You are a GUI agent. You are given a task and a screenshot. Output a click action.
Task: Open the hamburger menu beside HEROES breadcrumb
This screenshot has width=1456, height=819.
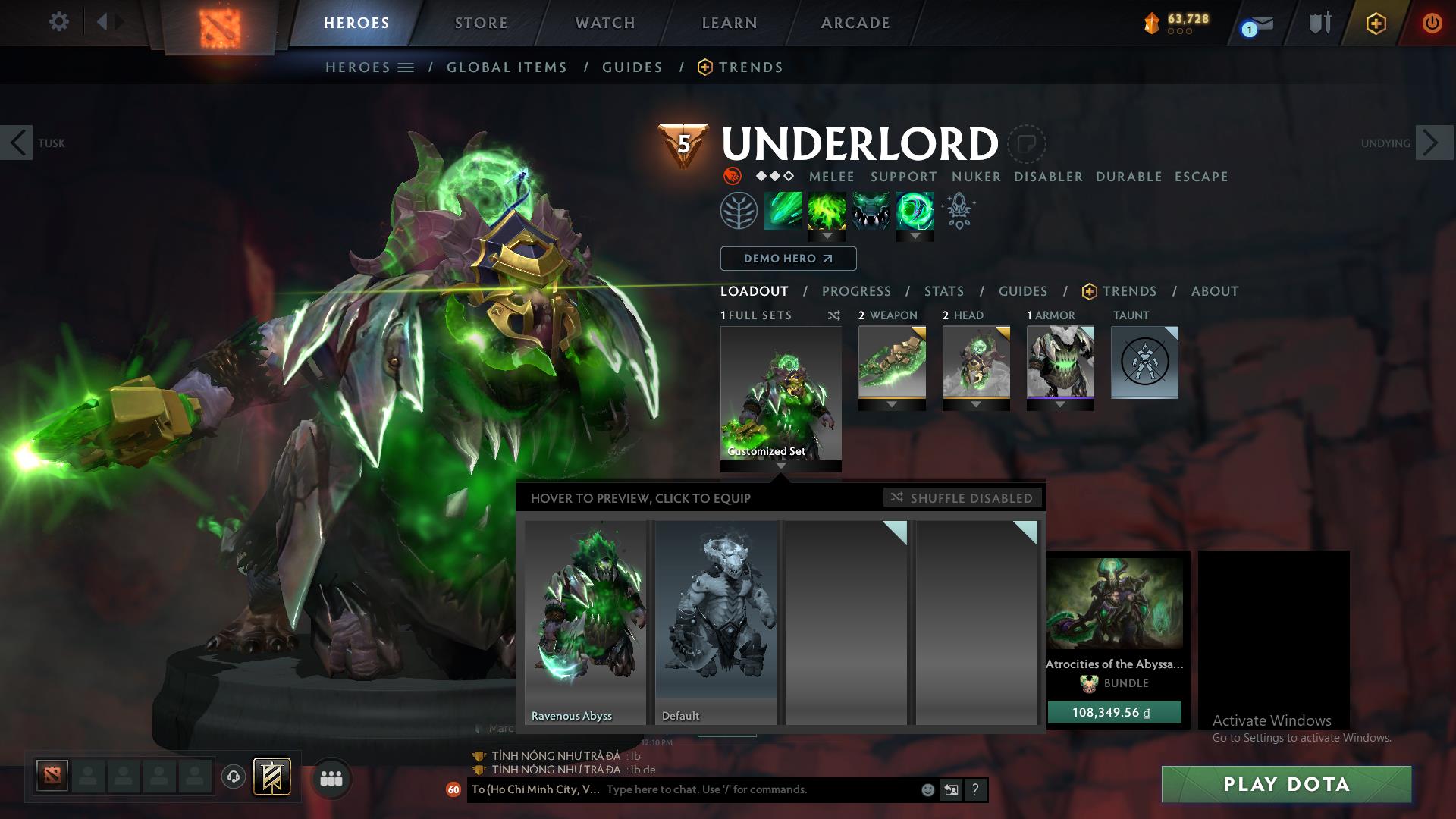(407, 67)
